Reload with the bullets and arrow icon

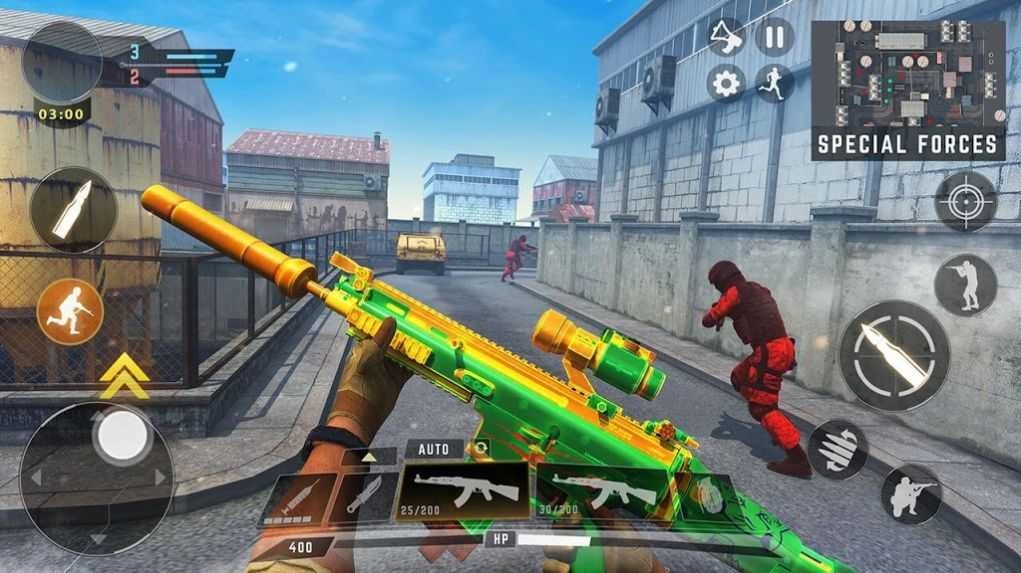tap(837, 448)
